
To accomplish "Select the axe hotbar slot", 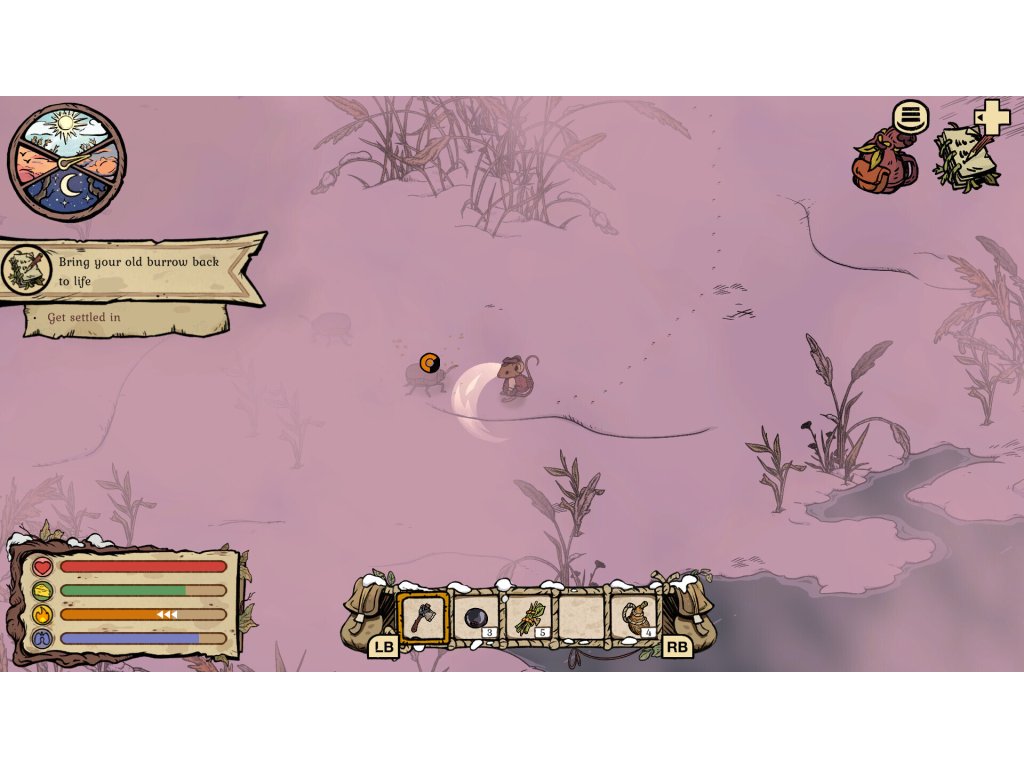I will (x=423, y=617).
